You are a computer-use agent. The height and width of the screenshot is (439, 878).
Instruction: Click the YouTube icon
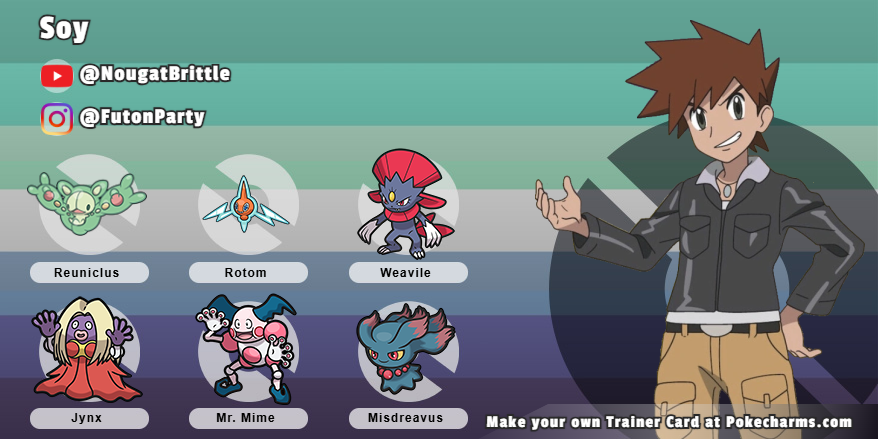[57, 75]
